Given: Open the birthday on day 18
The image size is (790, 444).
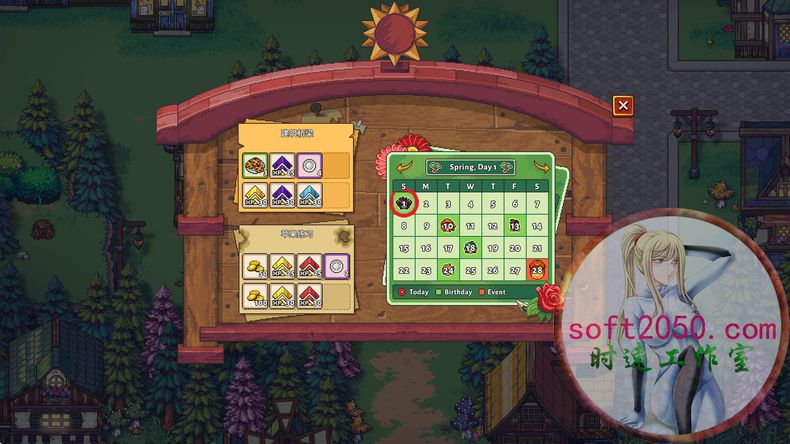Looking at the screenshot, I should [470, 248].
